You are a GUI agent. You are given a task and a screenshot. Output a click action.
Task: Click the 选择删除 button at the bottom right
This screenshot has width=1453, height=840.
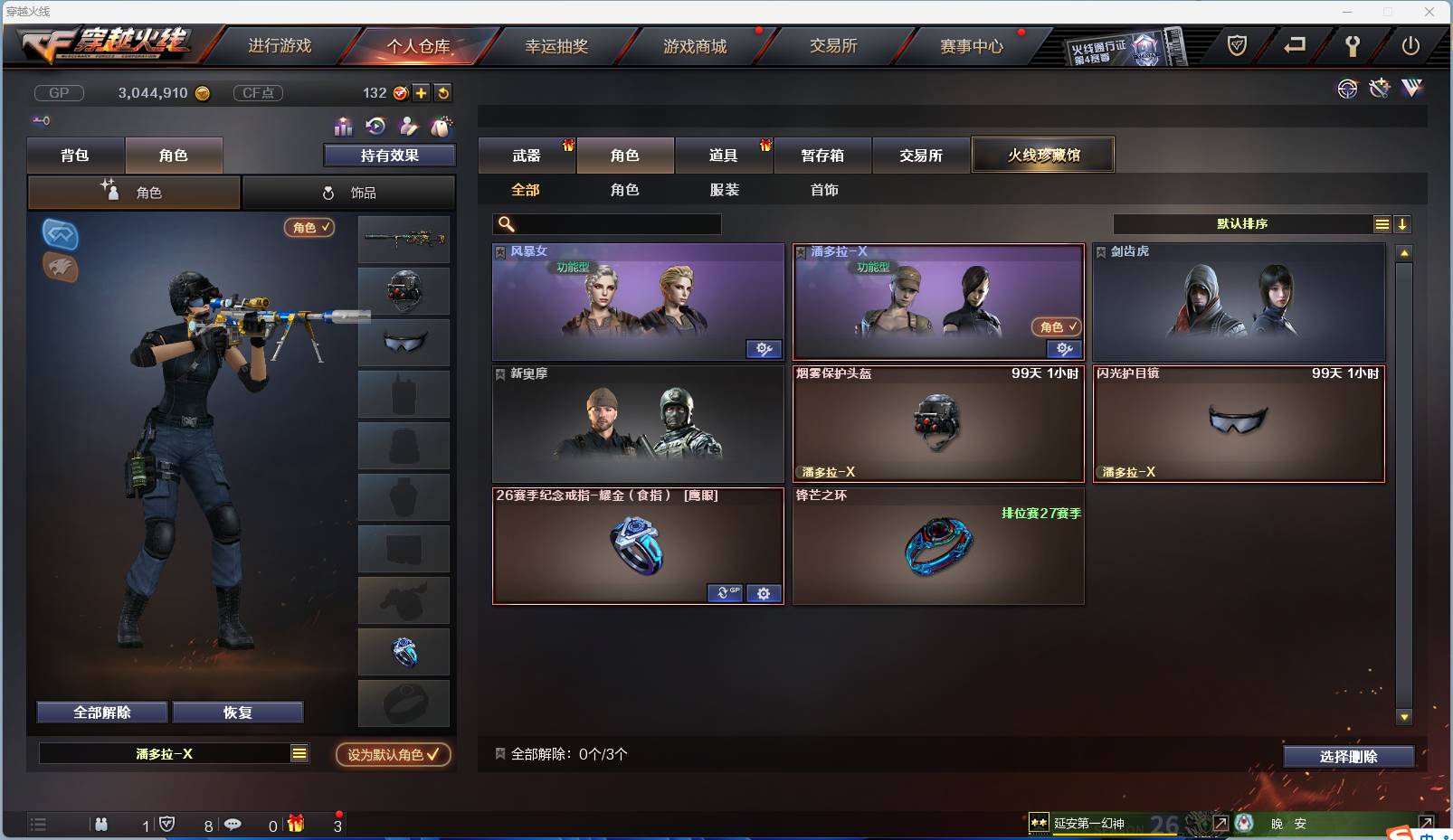coord(1347,756)
